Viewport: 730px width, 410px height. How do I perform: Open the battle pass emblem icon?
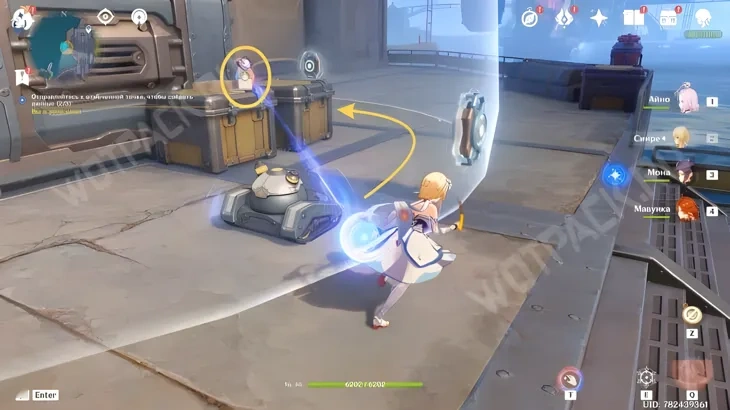(x=565, y=18)
